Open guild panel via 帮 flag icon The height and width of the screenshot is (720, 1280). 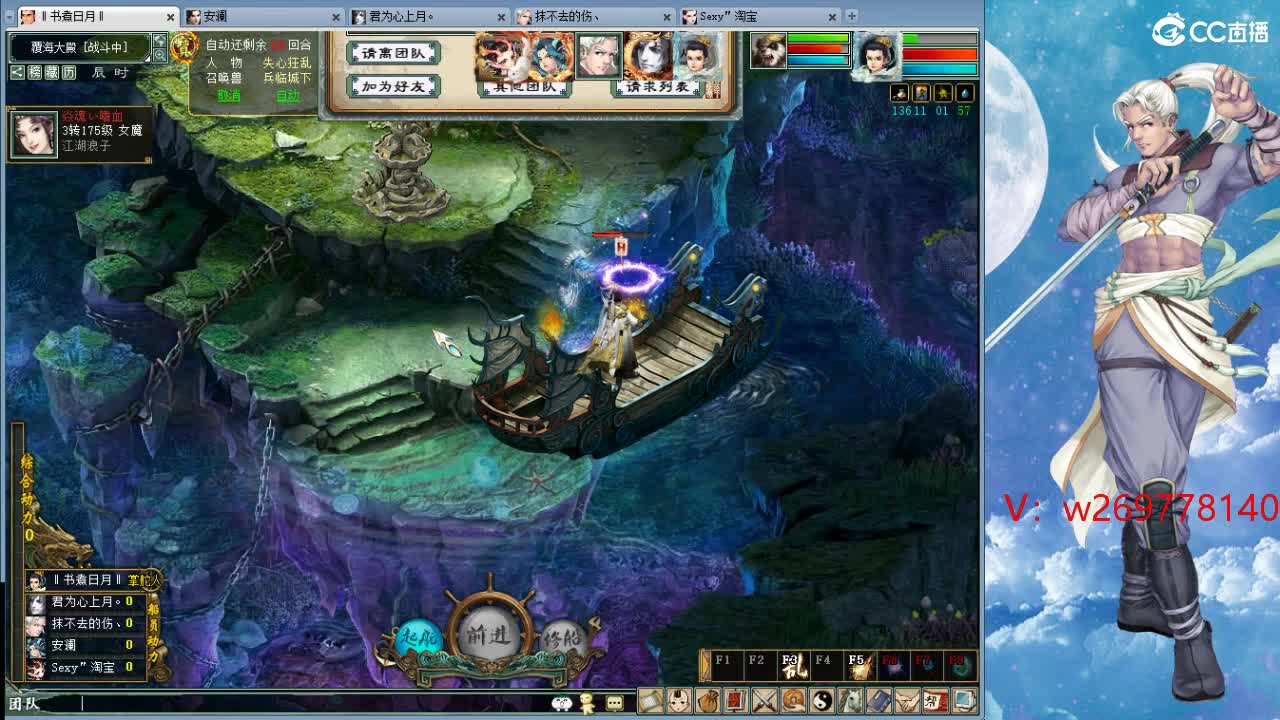tap(934, 702)
